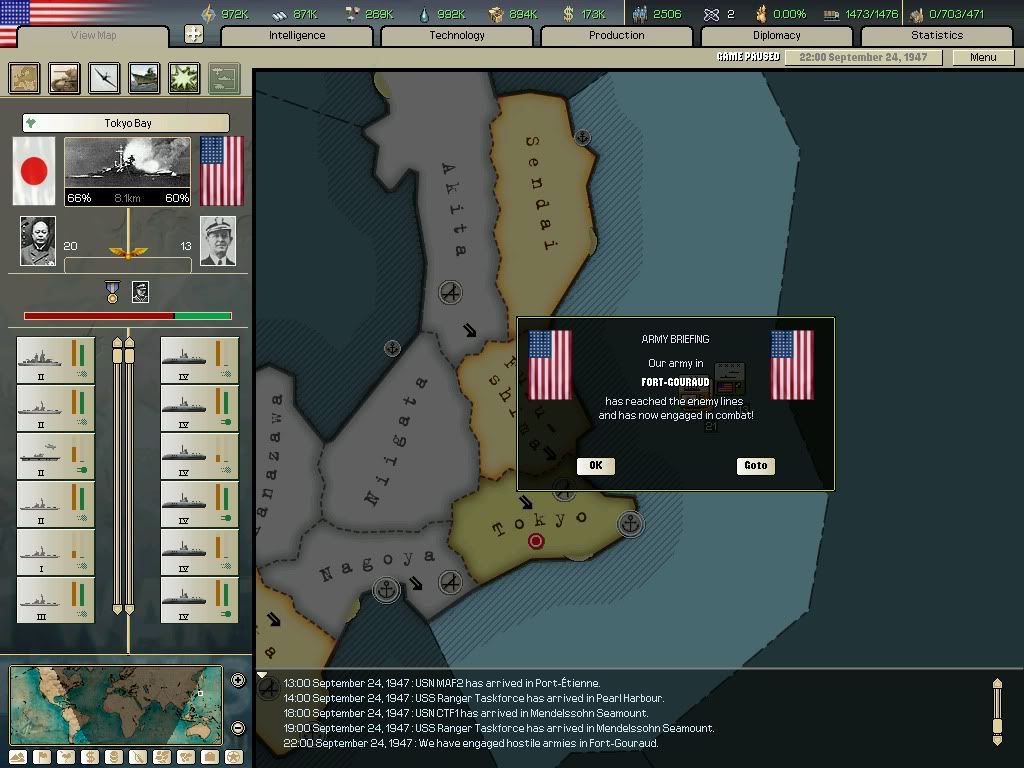Switch to the flag map mode
The height and width of the screenshot is (768, 1024).
tap(42, 757)
